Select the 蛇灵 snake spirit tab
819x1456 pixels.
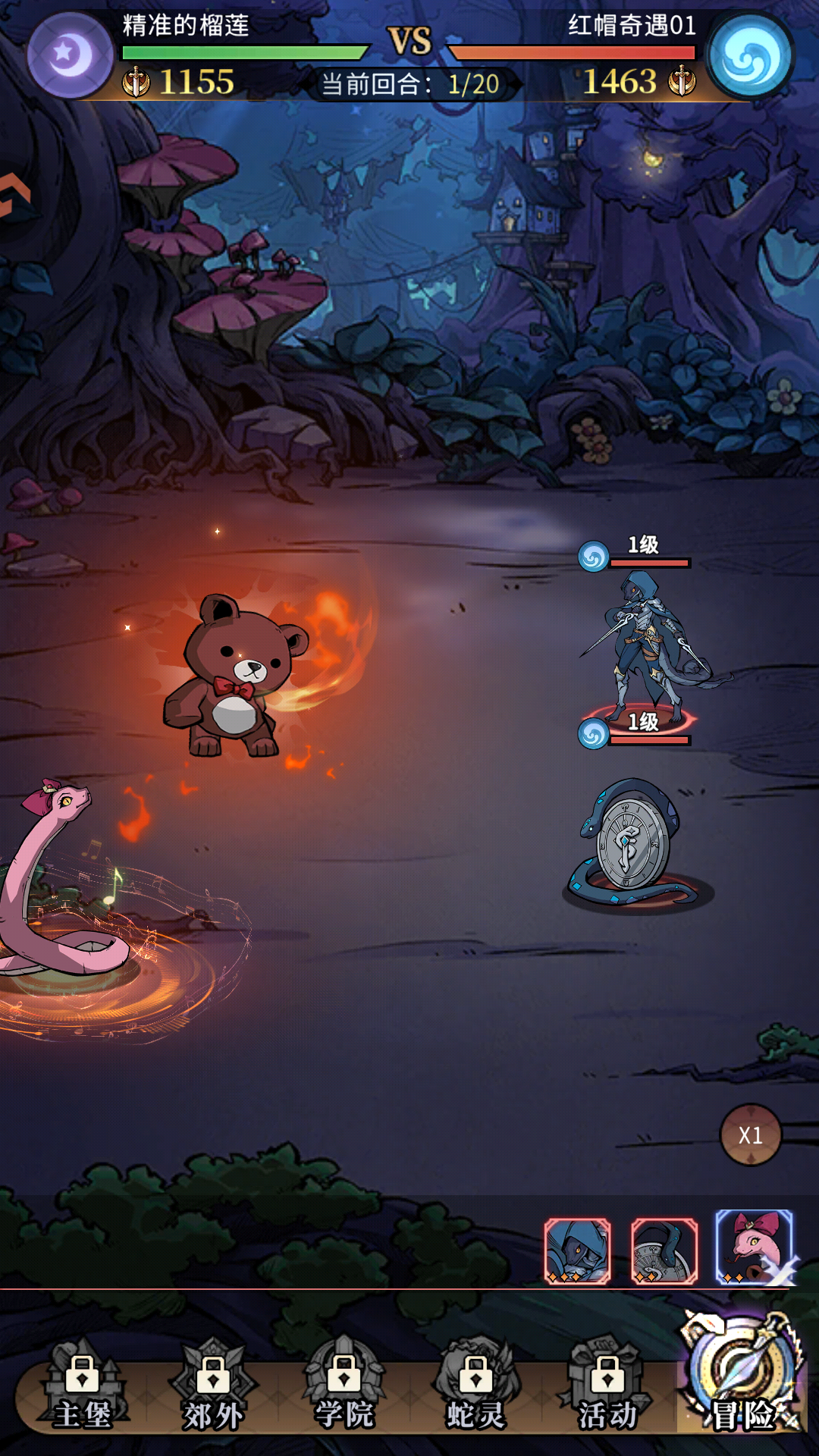[475, 1393]
